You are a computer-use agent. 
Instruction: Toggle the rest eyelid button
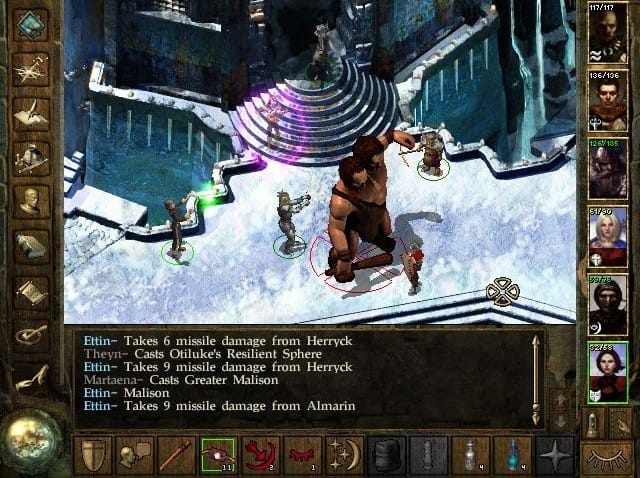coord(607,456)
